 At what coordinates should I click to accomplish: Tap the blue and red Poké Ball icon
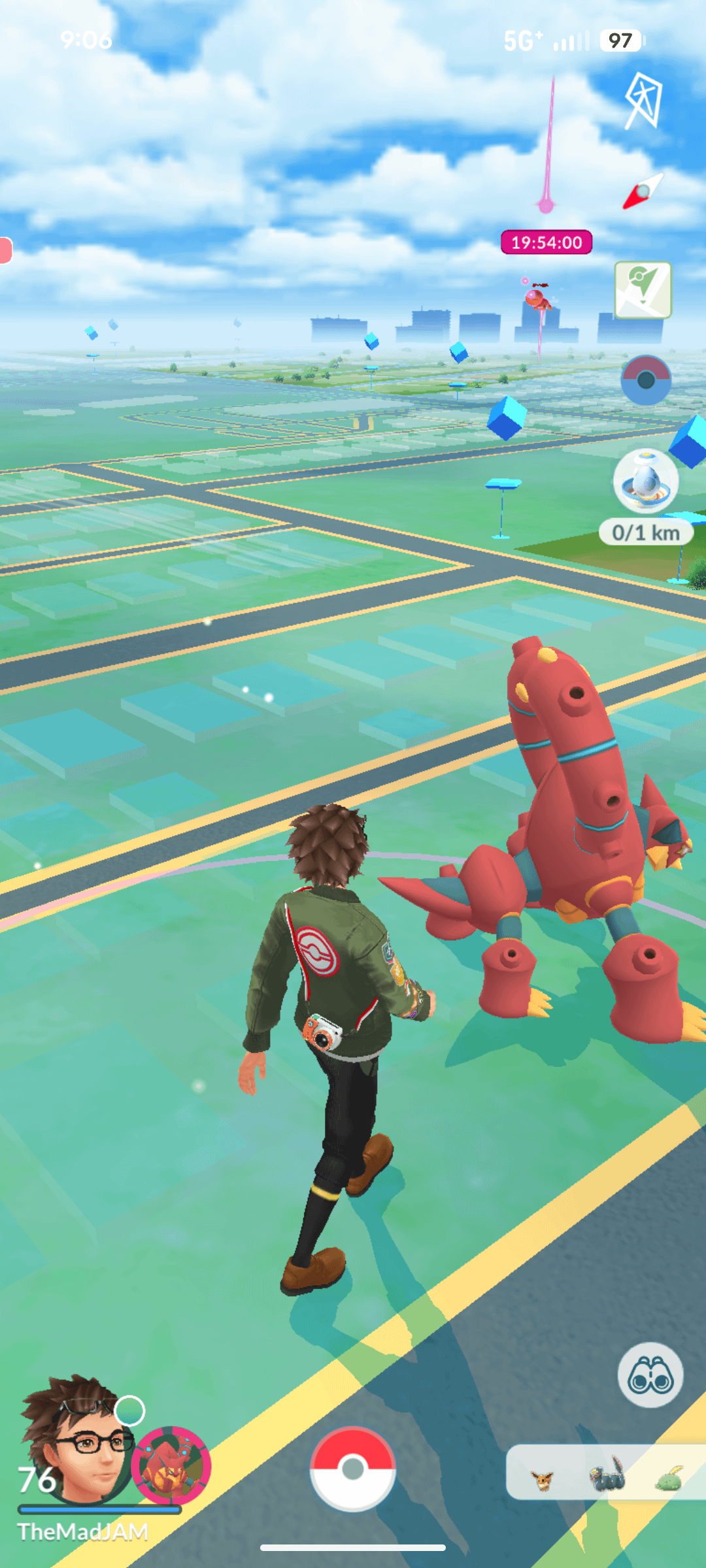click(645, 380)
